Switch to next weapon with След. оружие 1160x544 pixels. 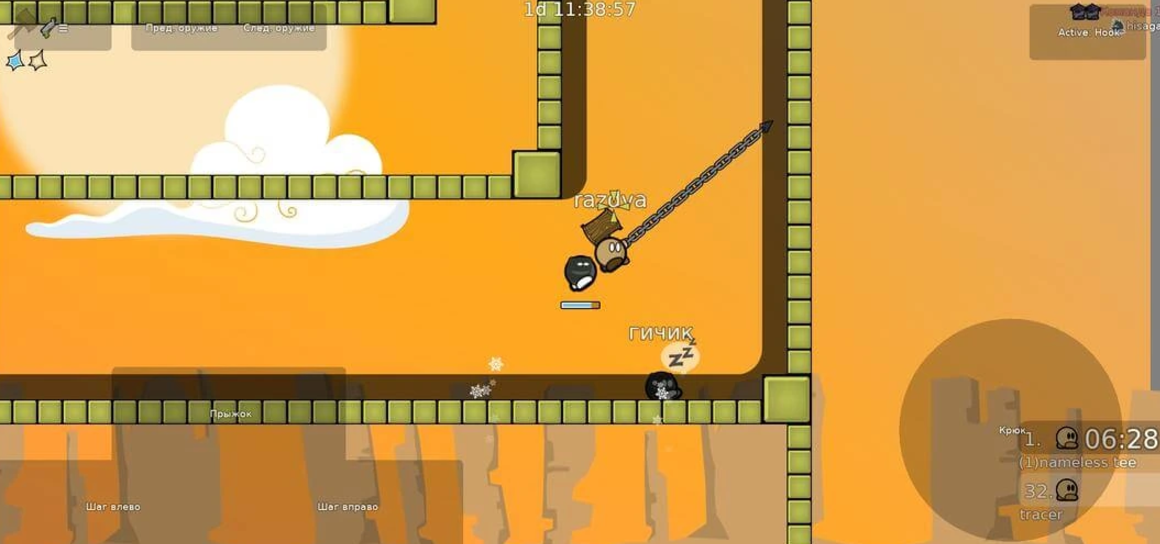tap(279, 28)
